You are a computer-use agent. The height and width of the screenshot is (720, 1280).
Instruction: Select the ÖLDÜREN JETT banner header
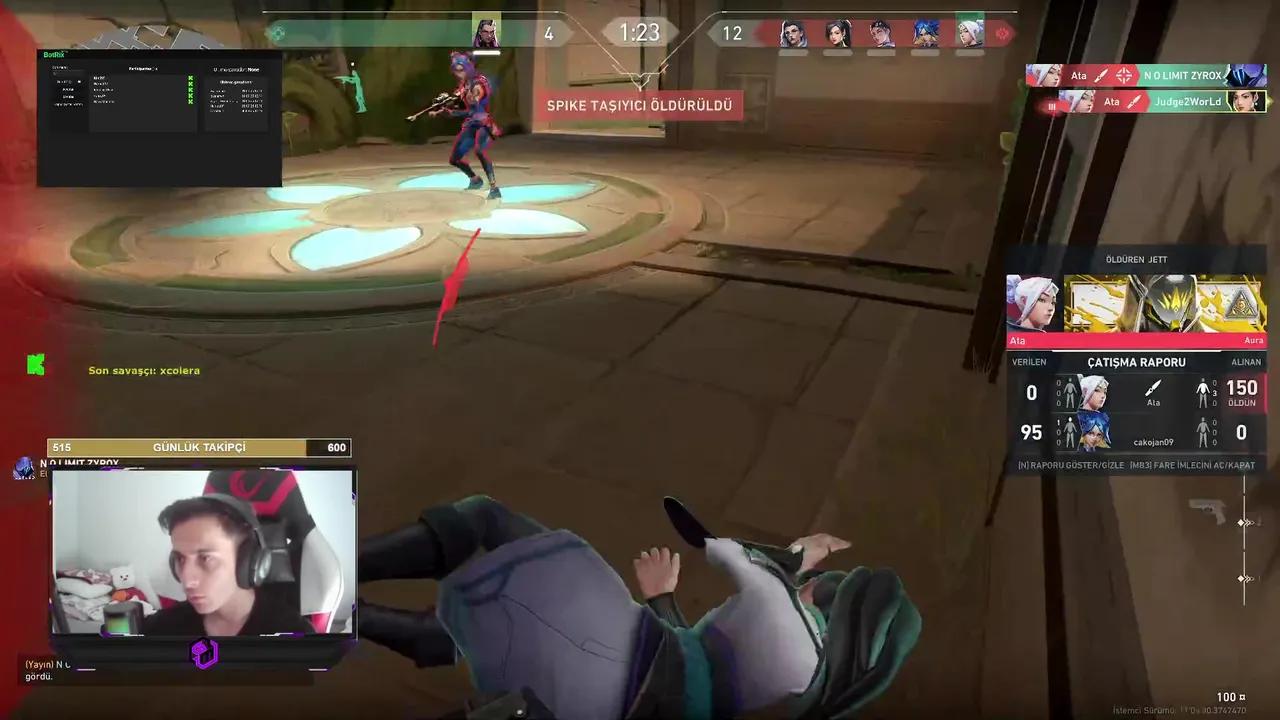[x=1136, y=259]
